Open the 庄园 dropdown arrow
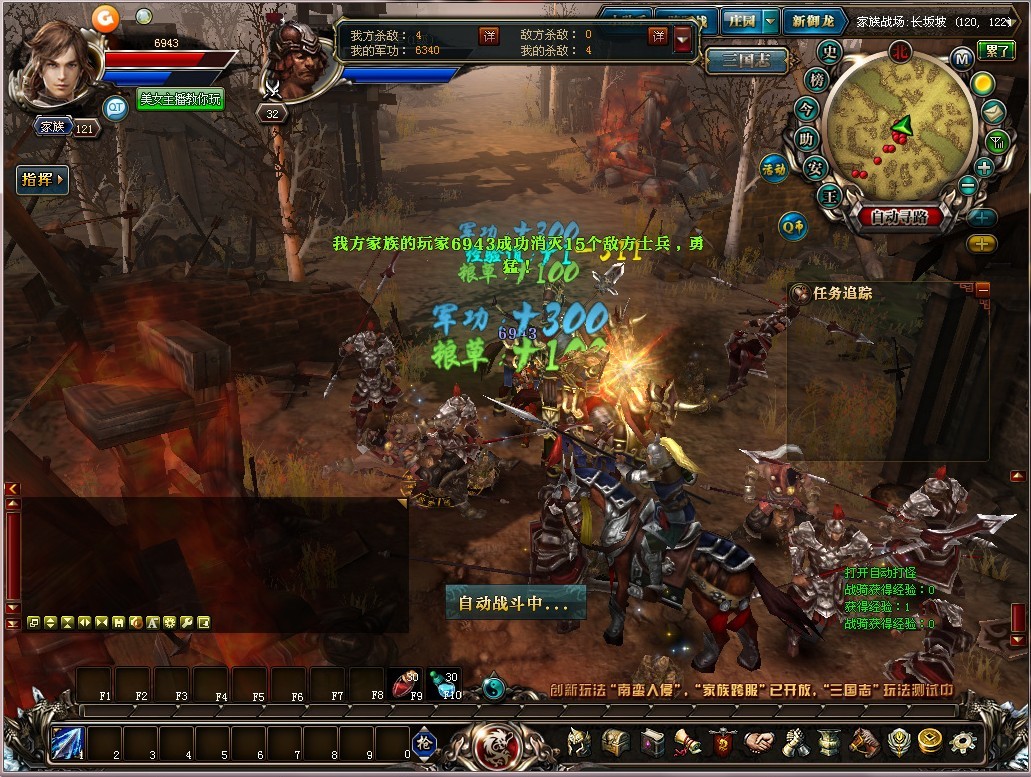Viewport: 1031px width, 777px height. coord(769,21)
